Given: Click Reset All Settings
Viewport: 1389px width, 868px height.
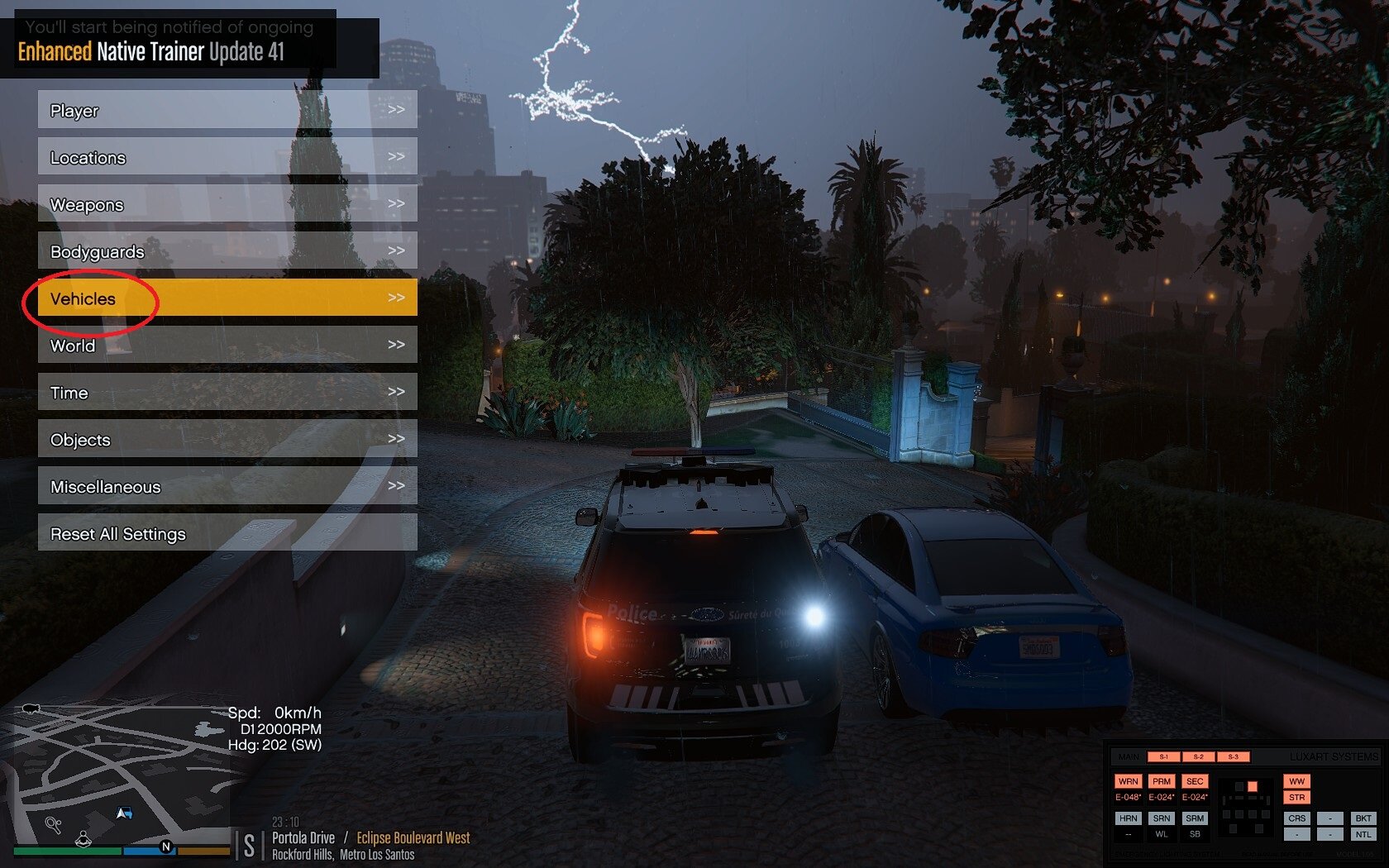Looking at the screenshot, I should pos(227,534).
